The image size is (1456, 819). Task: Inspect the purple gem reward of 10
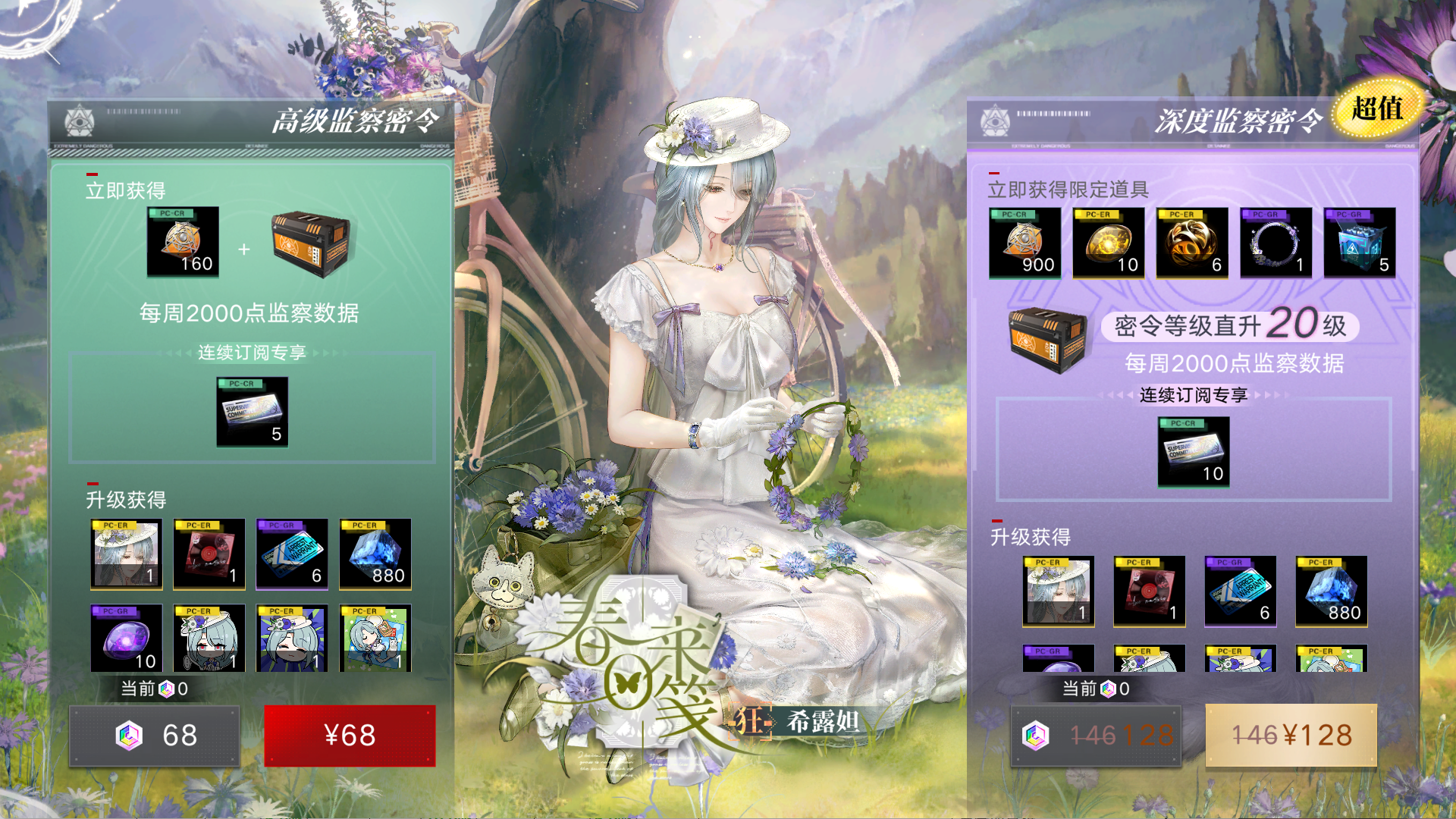click(x=126, y=638)
